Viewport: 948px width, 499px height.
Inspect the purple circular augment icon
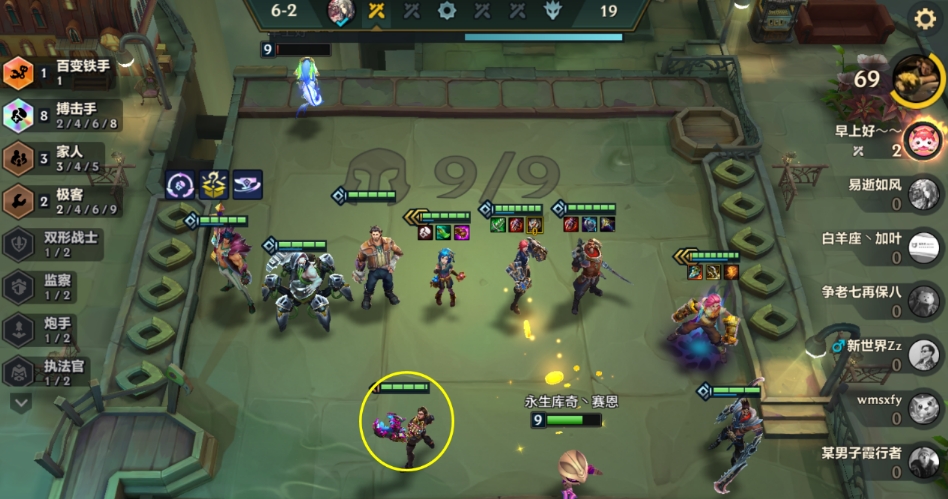[x=180, y=184]
